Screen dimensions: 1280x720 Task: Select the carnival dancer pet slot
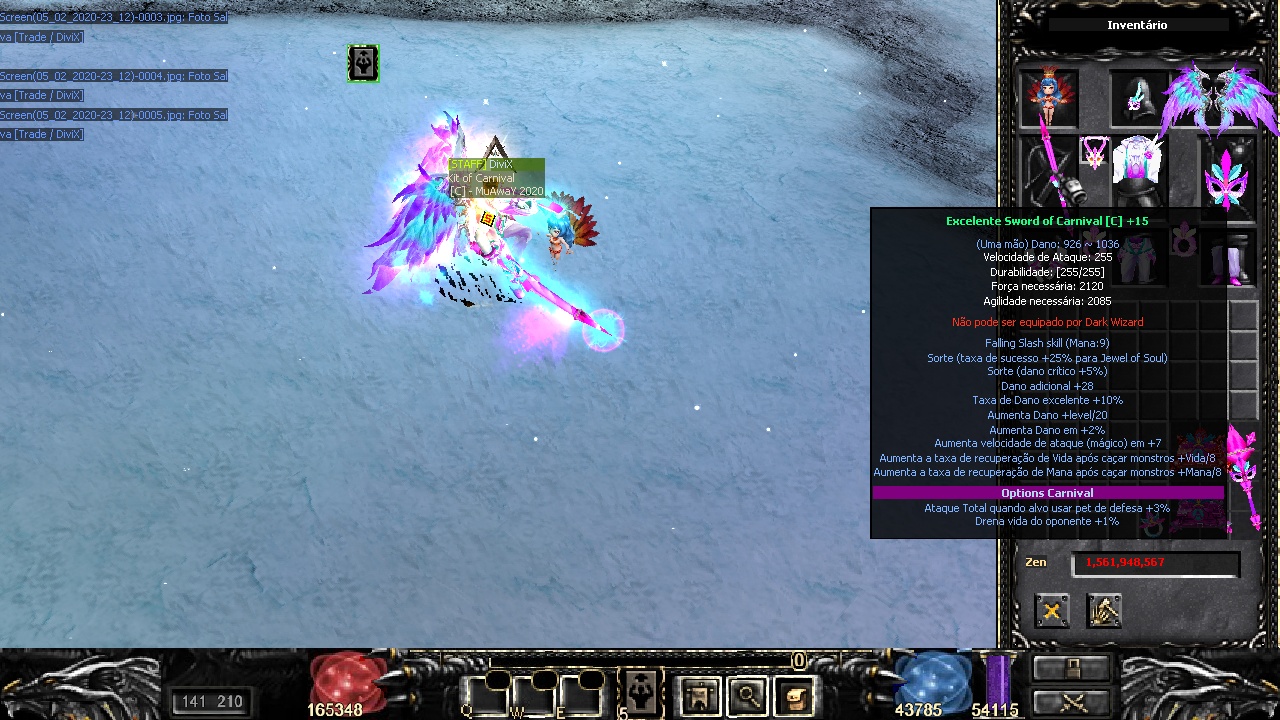1049,98
